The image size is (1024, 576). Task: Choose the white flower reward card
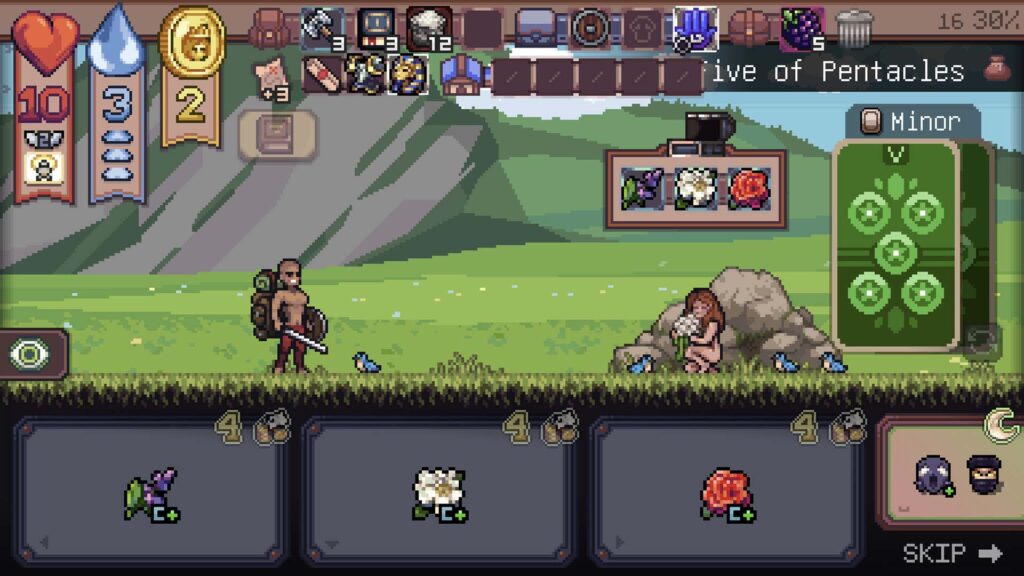[440, 492]
